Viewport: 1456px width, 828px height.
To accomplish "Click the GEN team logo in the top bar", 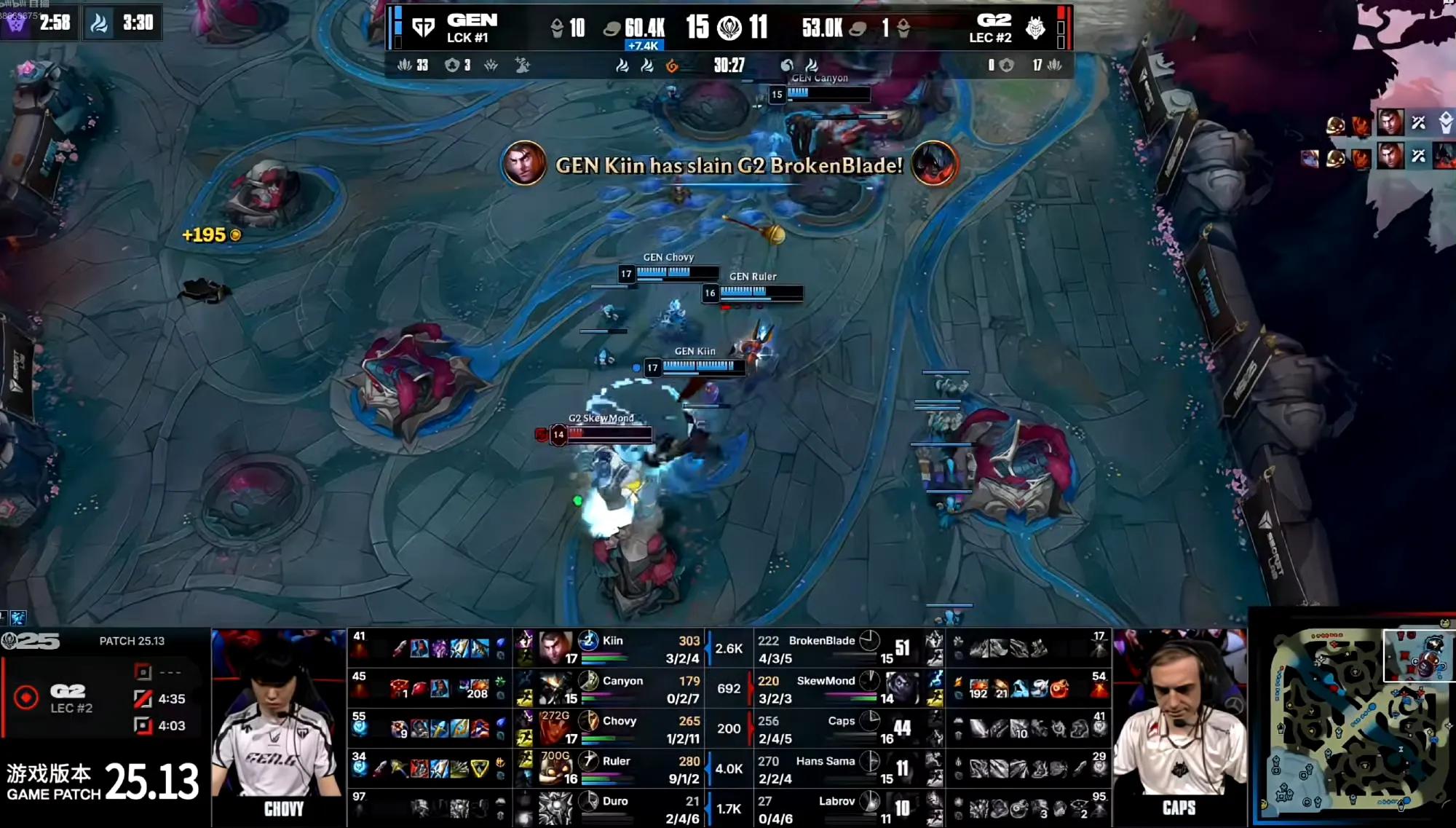I will coord(423,28).
